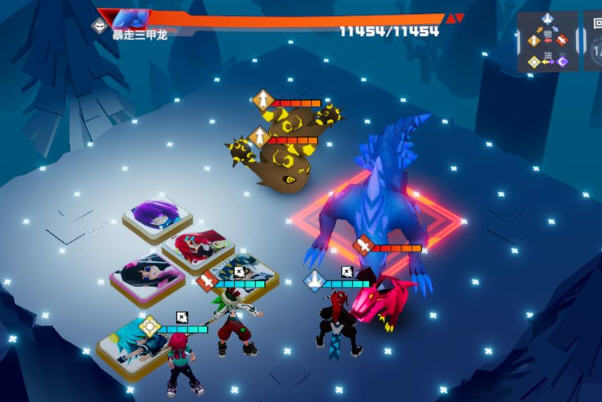
Task: Open the type advantage chart panel
Action: point(547,42)
